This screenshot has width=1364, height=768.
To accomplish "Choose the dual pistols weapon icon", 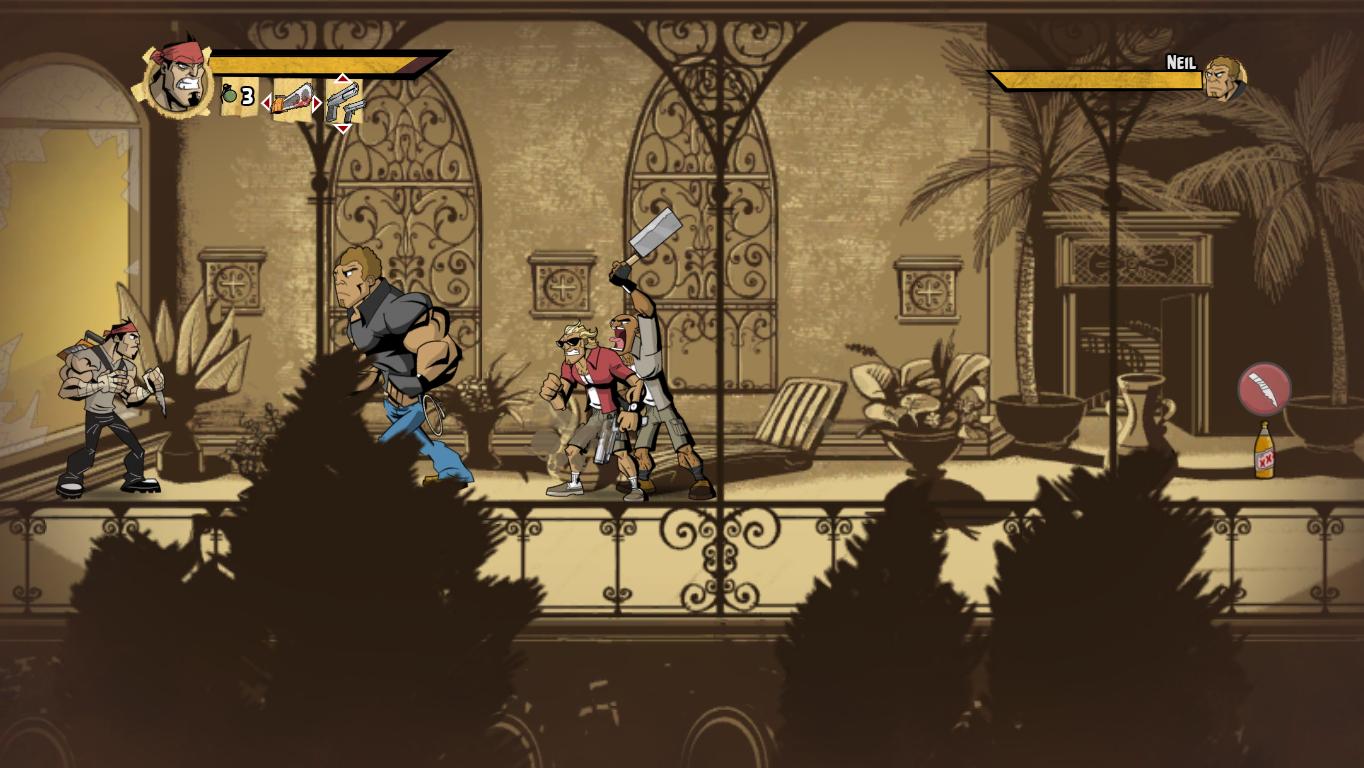I will 343,101.
